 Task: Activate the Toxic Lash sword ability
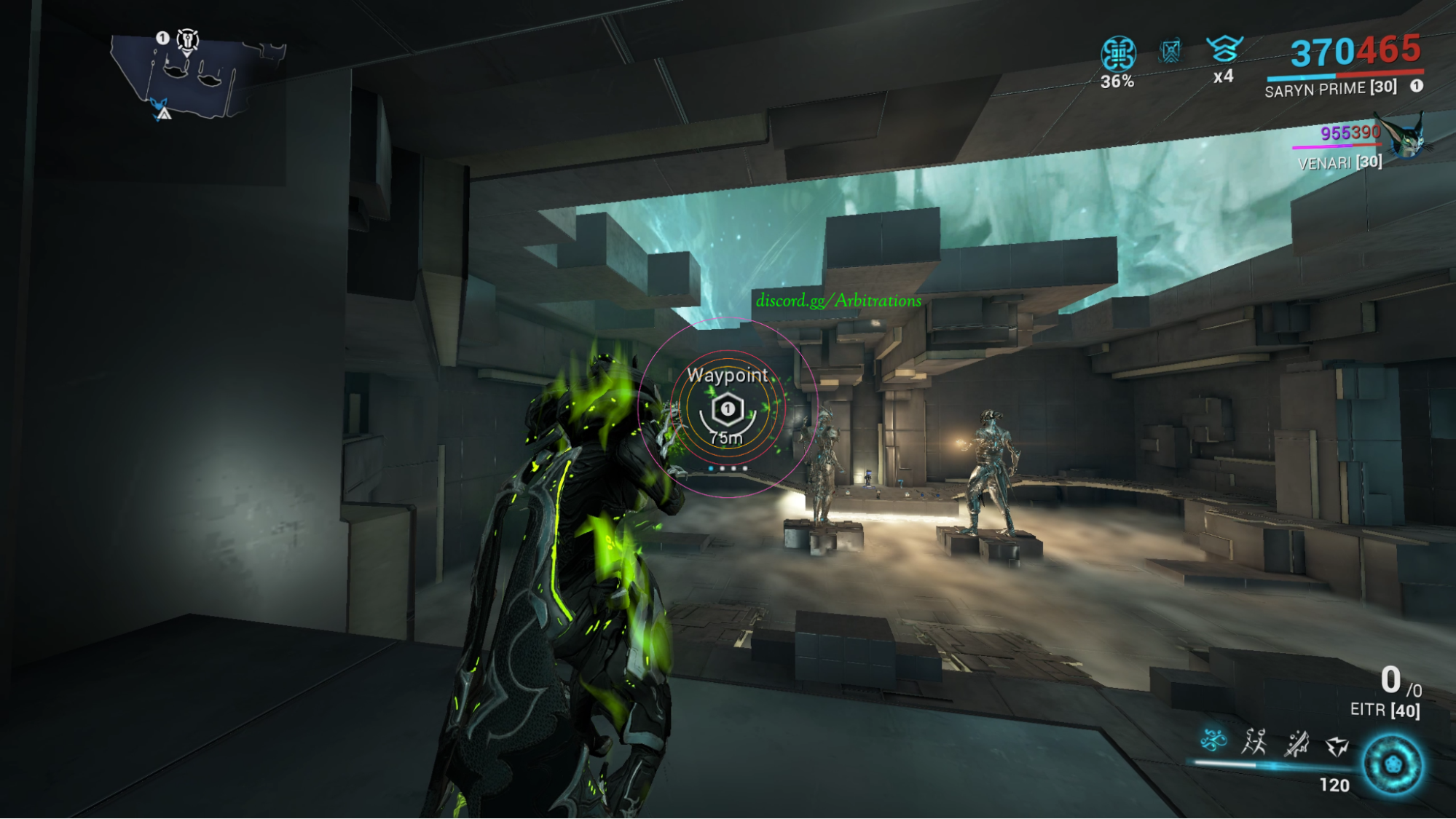click(x=1296, y=744)
